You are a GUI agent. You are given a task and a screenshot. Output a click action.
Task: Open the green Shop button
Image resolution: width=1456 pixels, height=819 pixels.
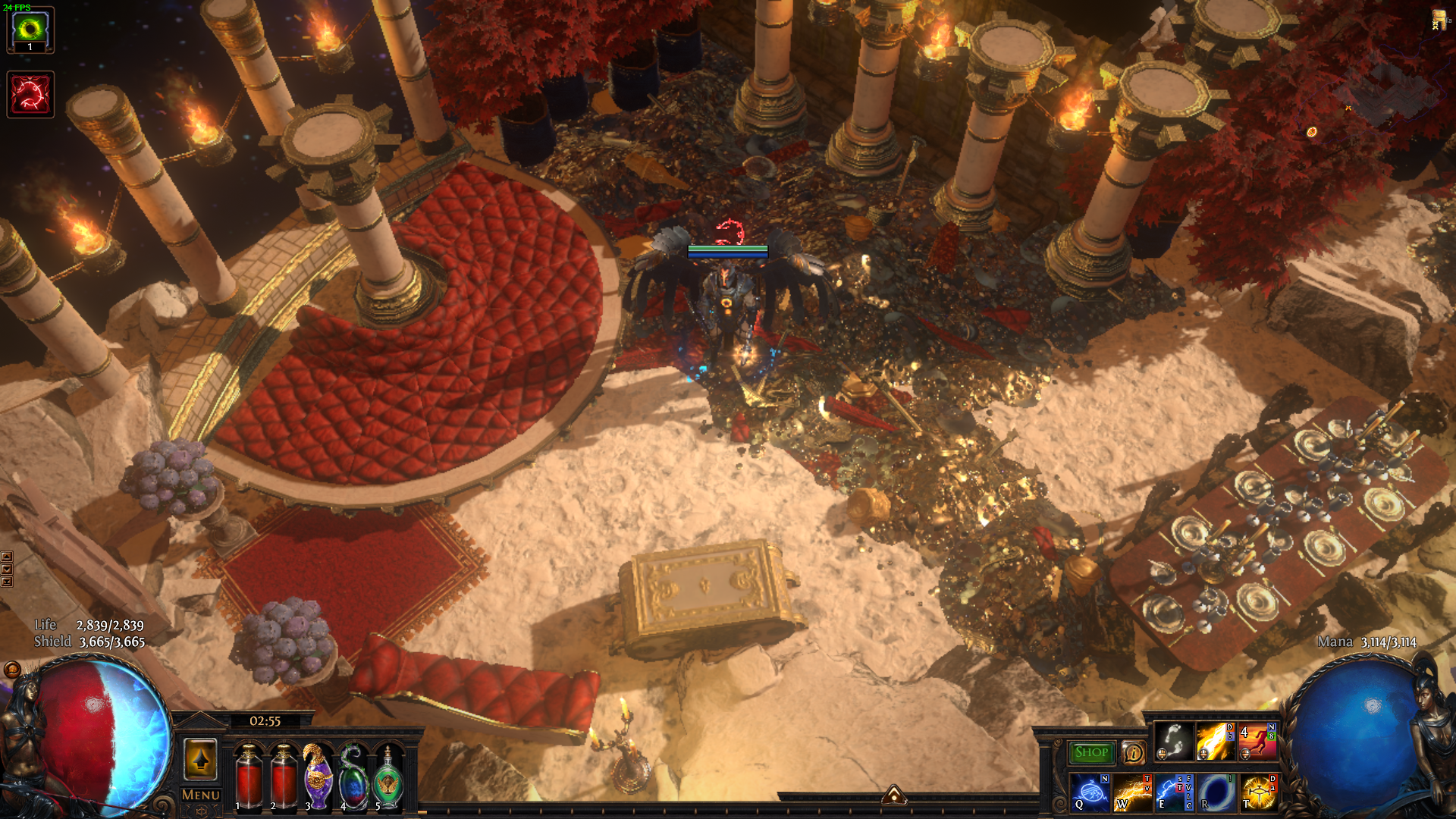point(1090,752)
